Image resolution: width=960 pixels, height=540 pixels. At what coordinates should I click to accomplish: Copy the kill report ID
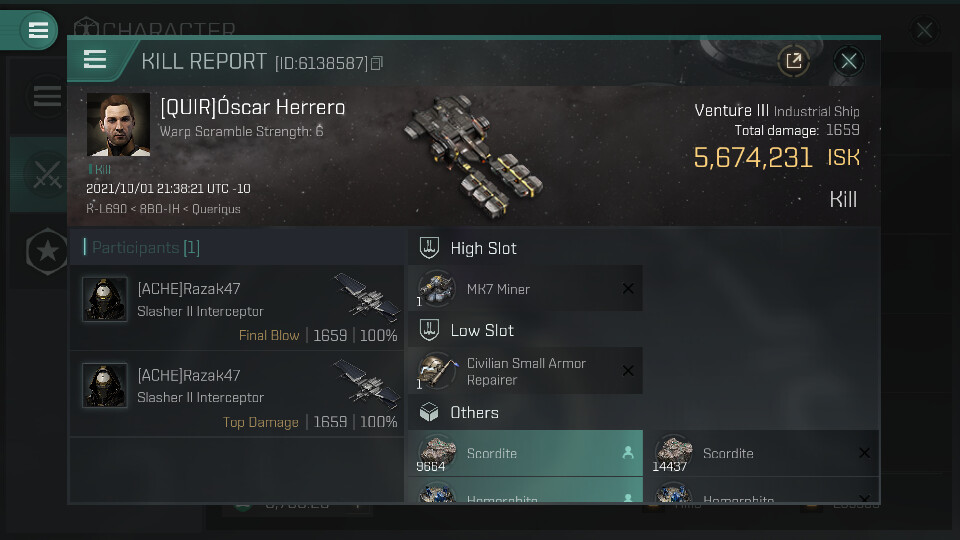point(377,63)
